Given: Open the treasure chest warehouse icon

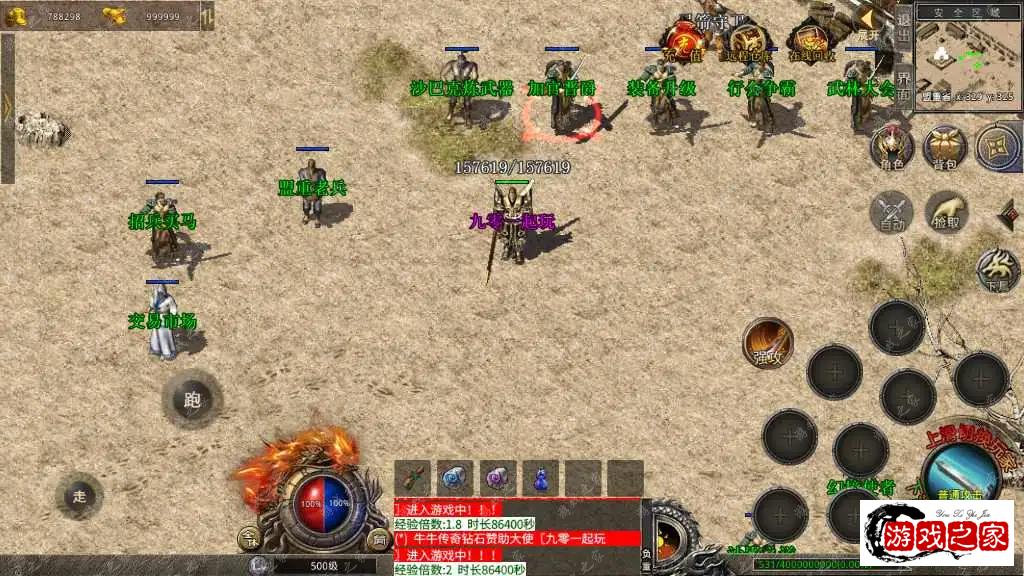Looking at the screenshot, I should 748,42.
